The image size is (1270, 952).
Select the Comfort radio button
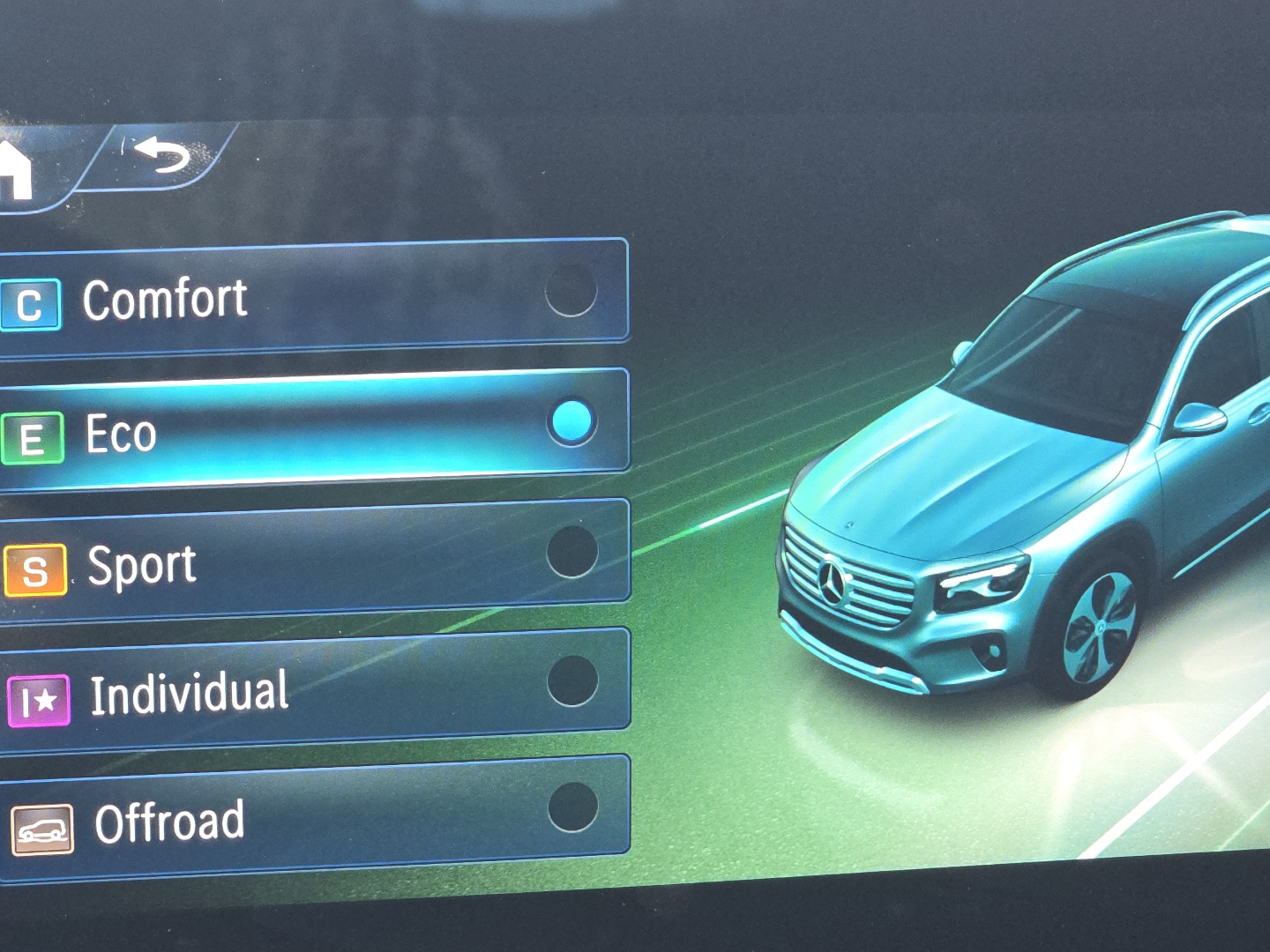pyautogui.click(x=571, y=291)
